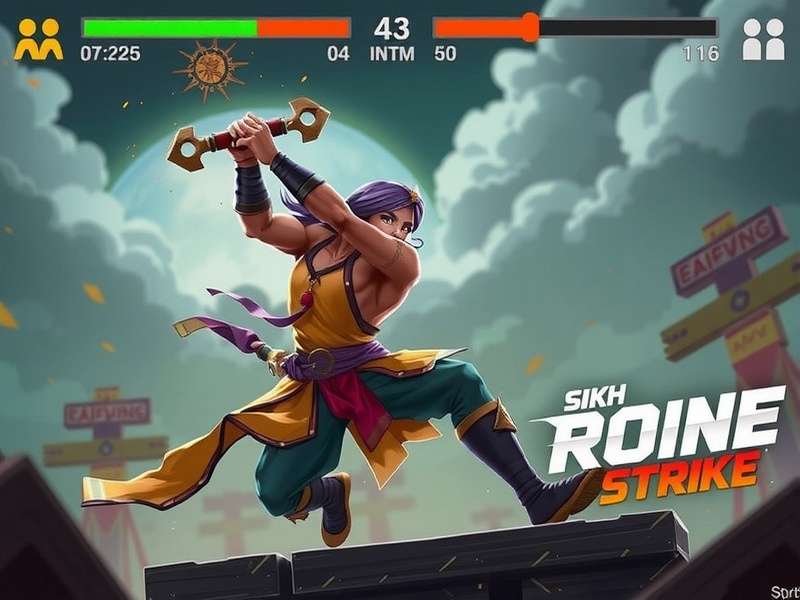Select the spiked sun emblem icon
This screenshot has height=600, width=800.
coord(210,68)
